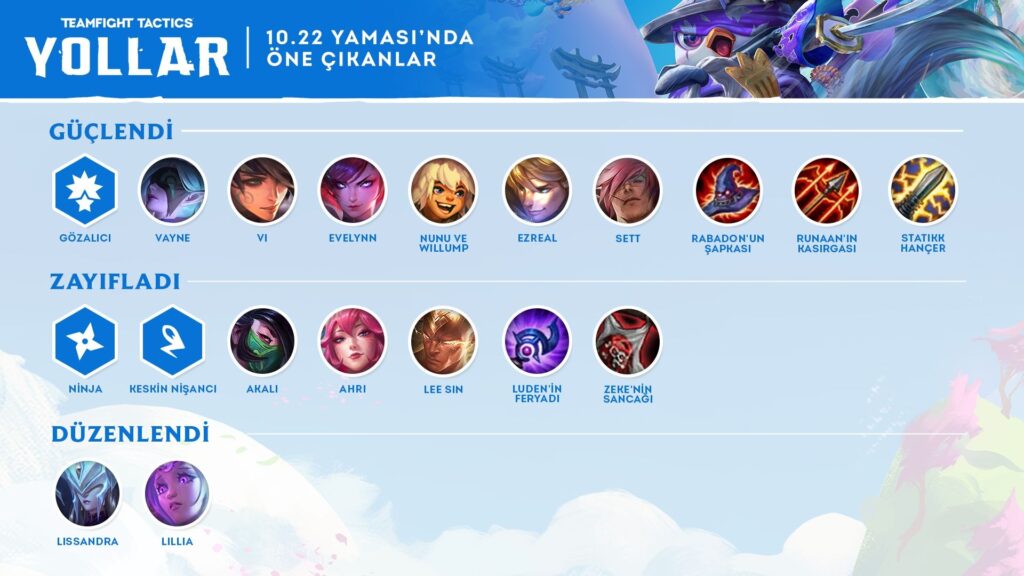This screenshot has height=576, width=1024.
Task: Select the Gözalıcı trait icon
Action: tap(85, 190)
